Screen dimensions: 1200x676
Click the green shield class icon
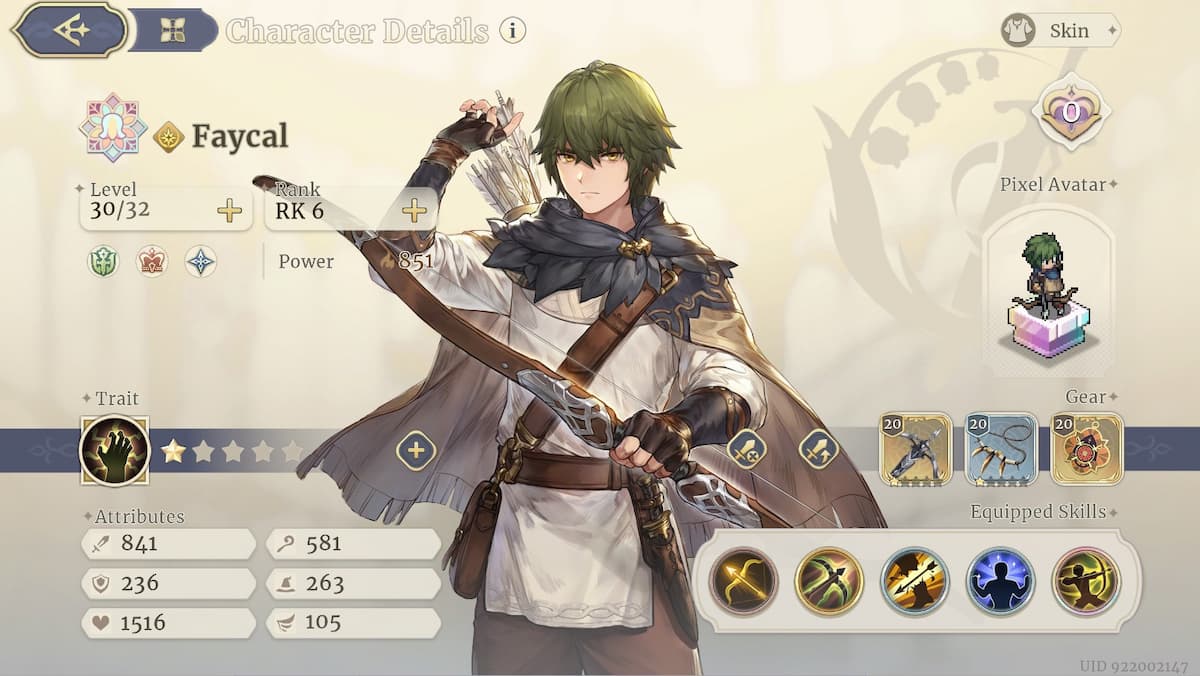coord(103,262)
